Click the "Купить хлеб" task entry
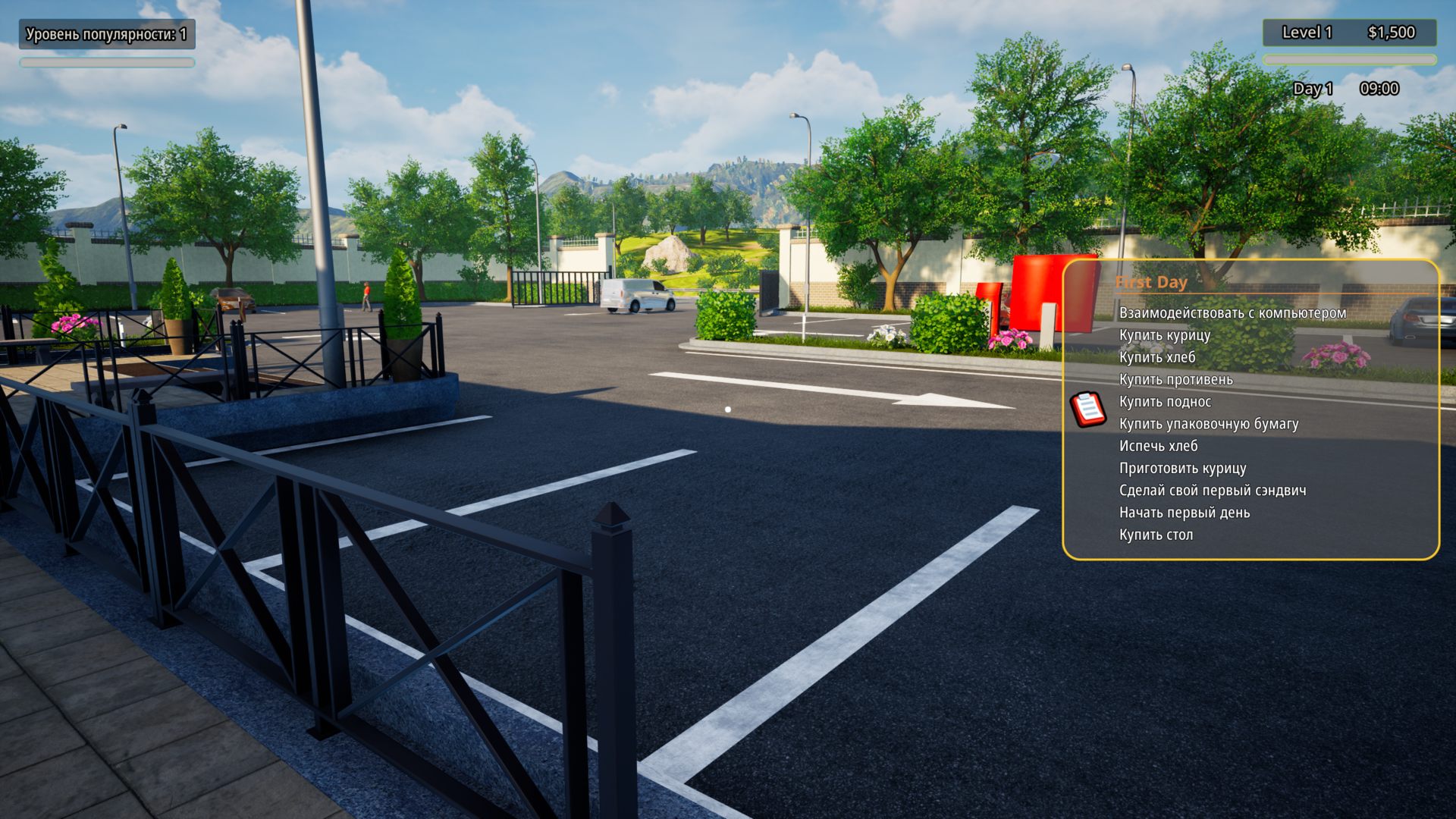Image resolution: width=1456 pixels, height=819 pixels. pos(1156,357)
